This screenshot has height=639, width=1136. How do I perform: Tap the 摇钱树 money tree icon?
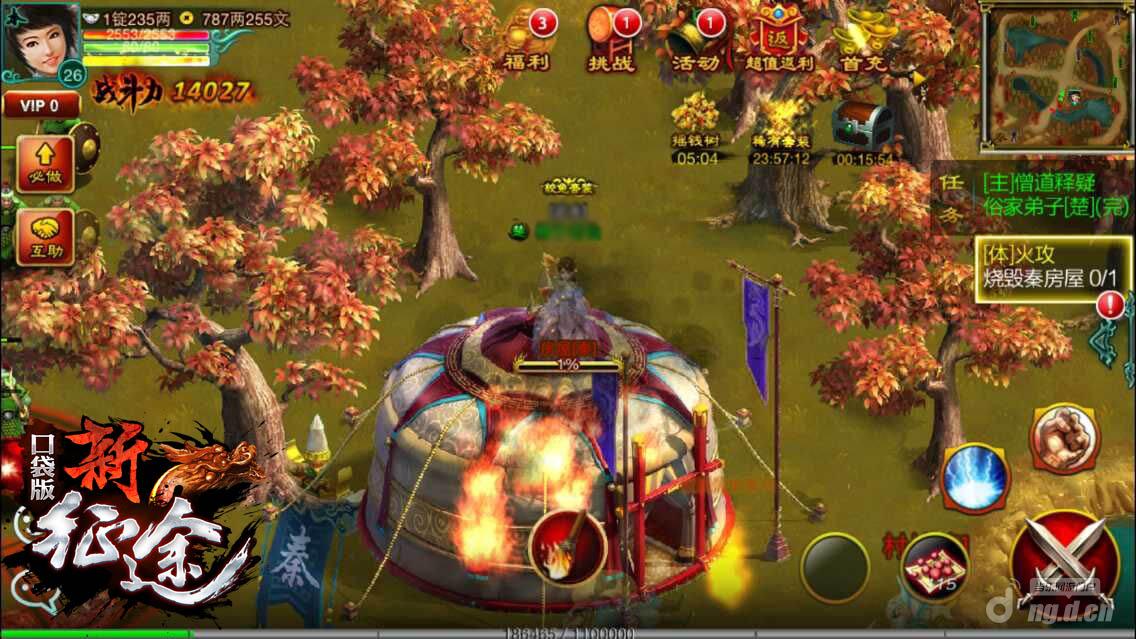[695, 125]
